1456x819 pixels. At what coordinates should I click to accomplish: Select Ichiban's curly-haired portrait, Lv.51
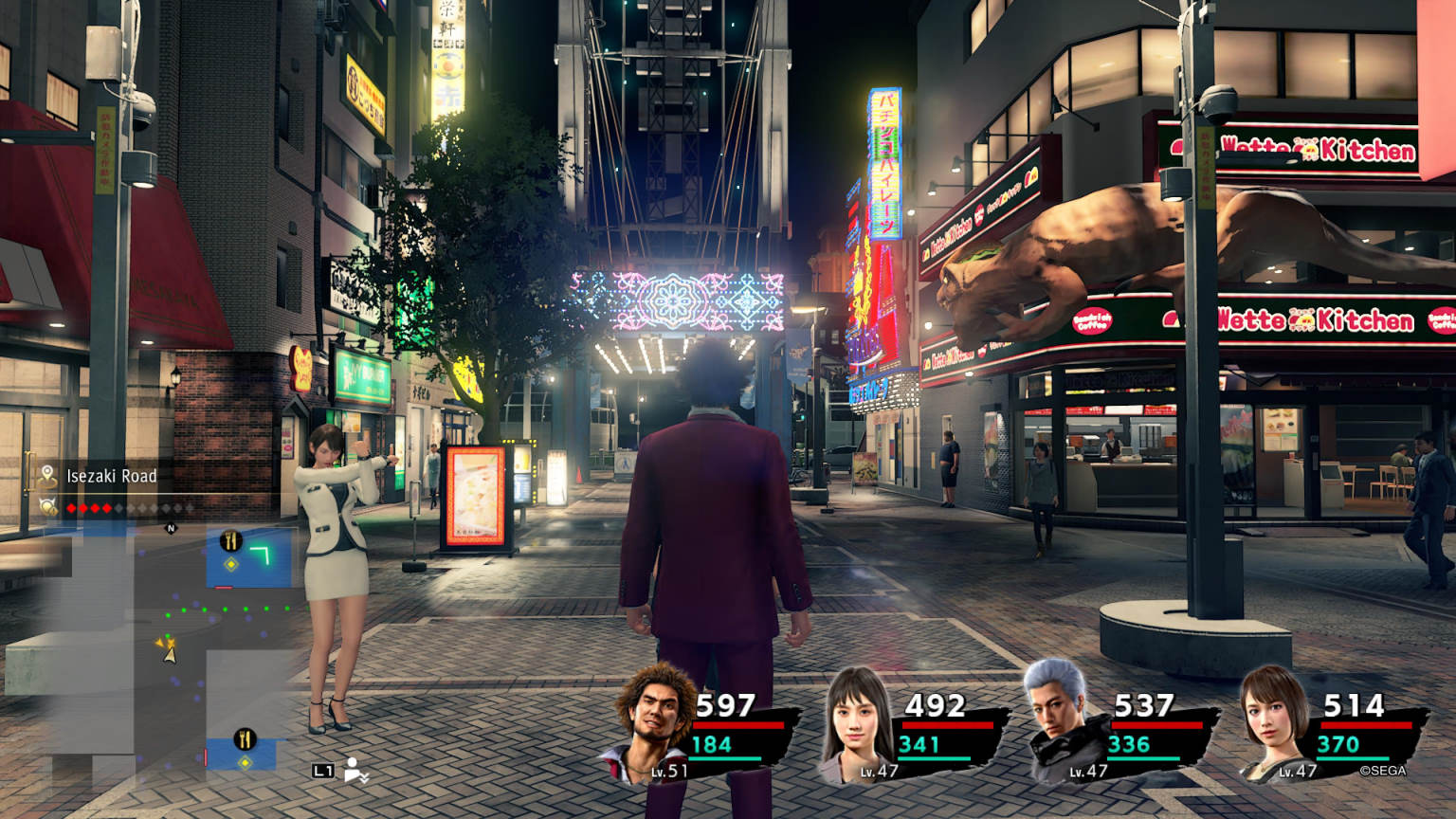coord(653,722)
